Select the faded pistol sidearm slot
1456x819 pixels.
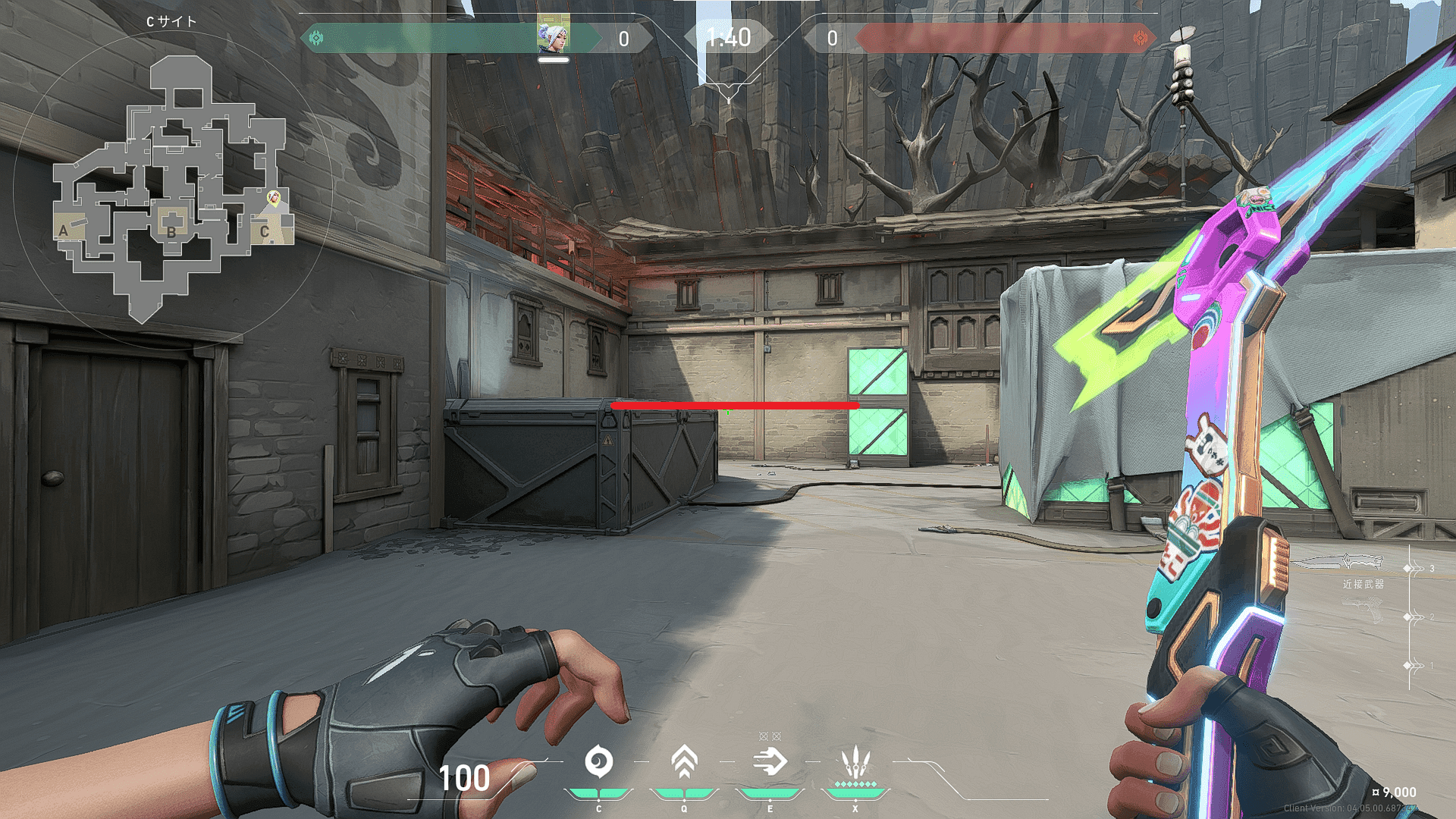click(1363, 610)
